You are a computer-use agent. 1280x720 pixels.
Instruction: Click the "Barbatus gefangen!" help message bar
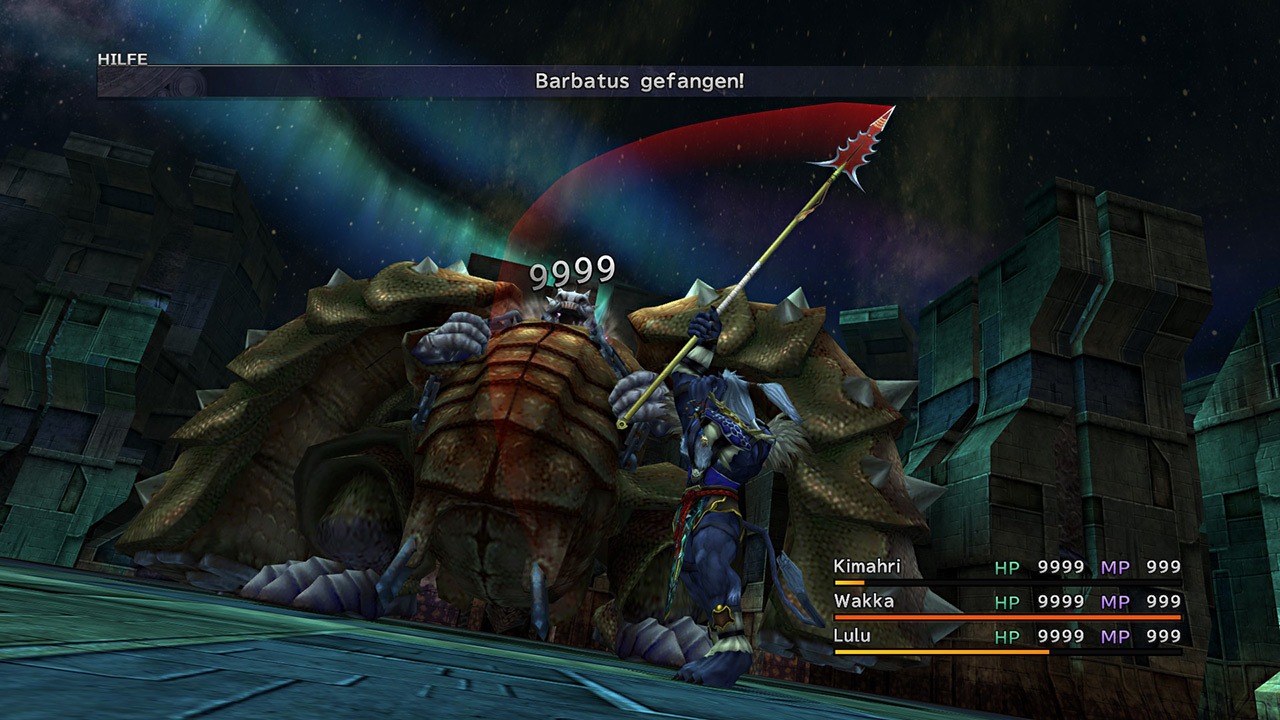pos(639,82)
